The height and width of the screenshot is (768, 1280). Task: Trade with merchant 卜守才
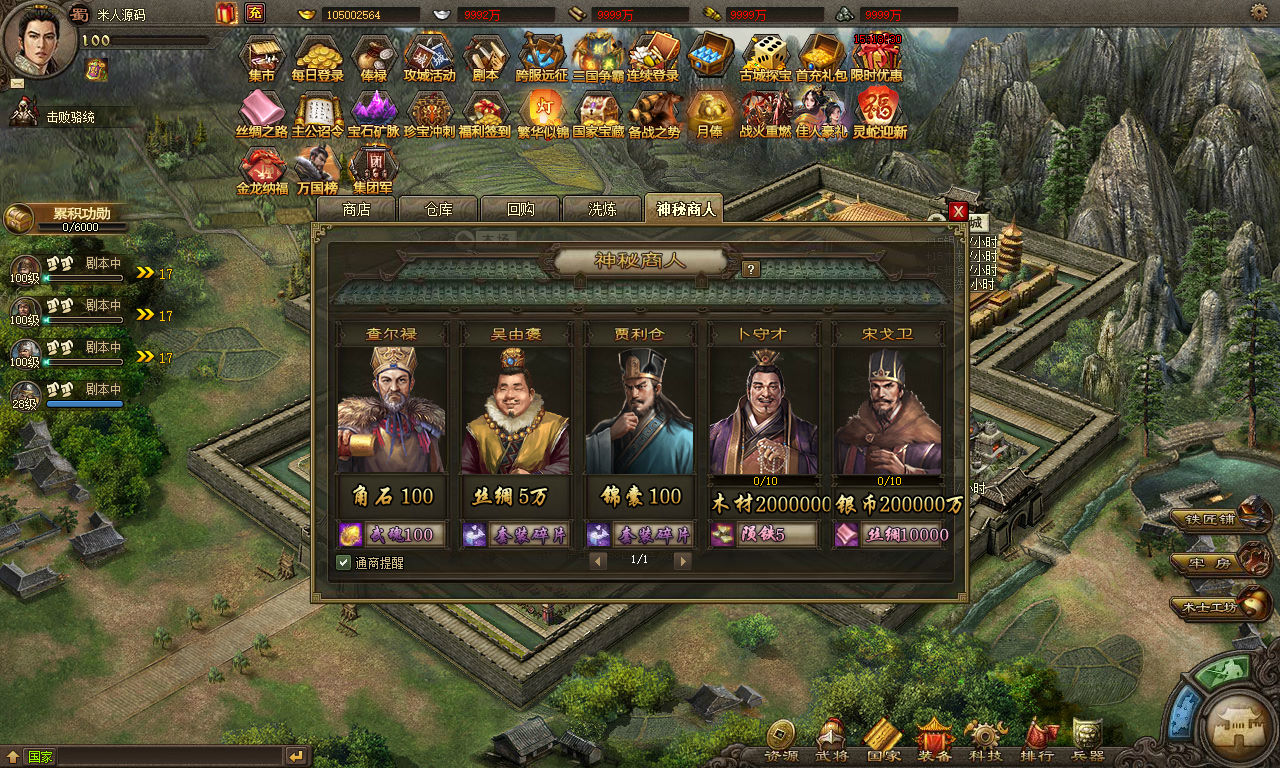(764, 410)
